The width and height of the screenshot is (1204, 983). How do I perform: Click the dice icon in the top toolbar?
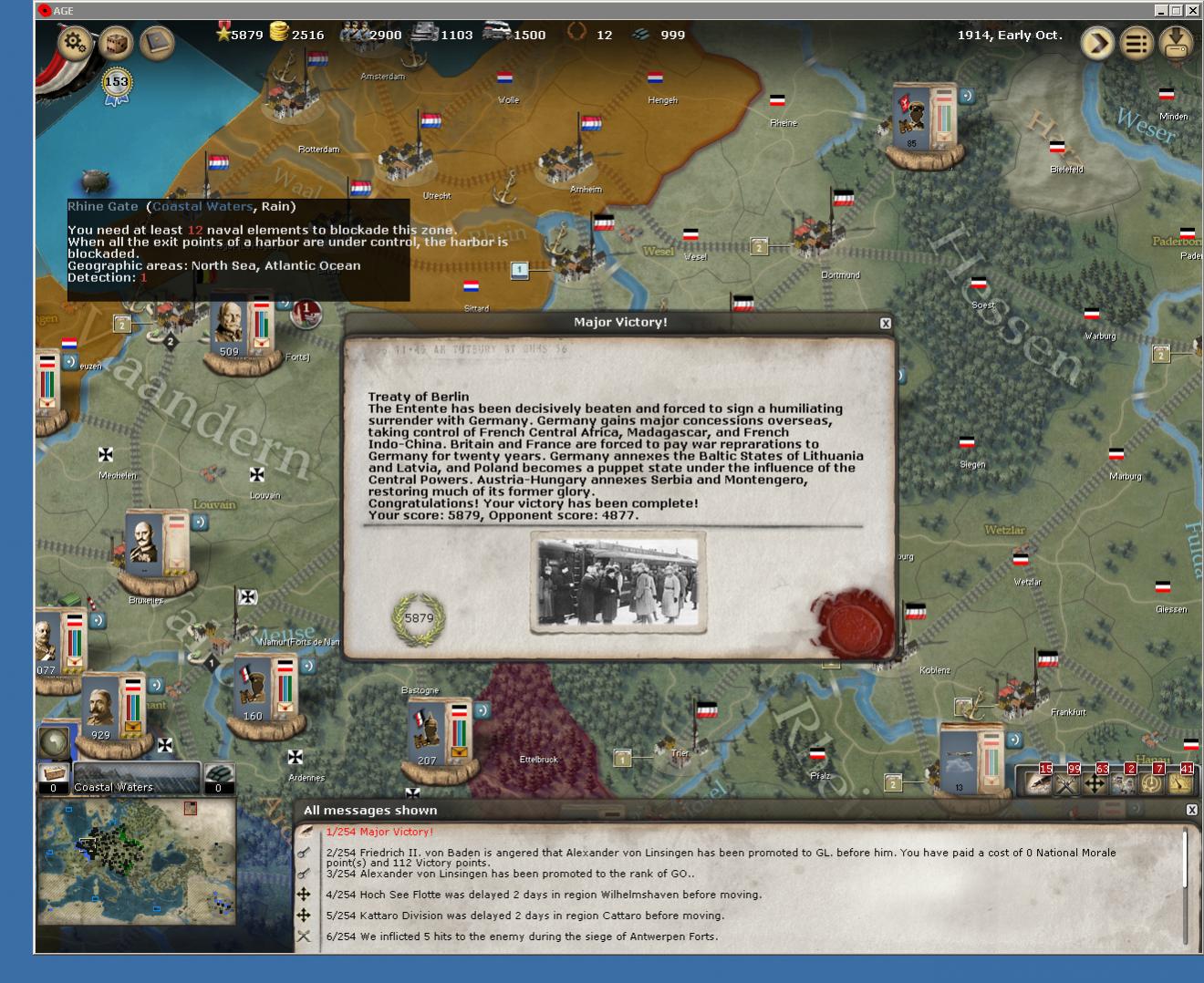pos(116,43)
